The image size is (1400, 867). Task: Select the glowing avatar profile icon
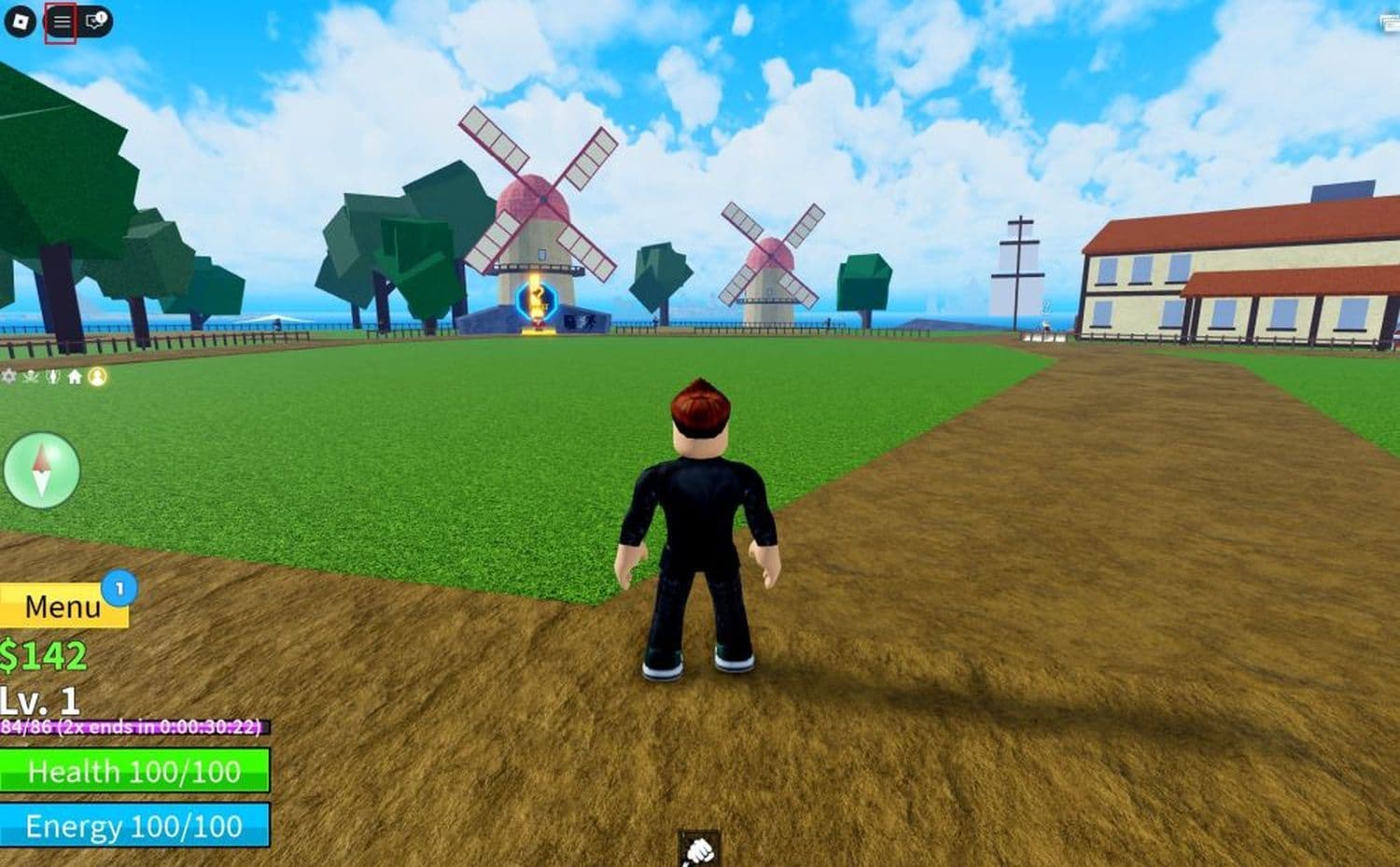[x=96, y=377]
